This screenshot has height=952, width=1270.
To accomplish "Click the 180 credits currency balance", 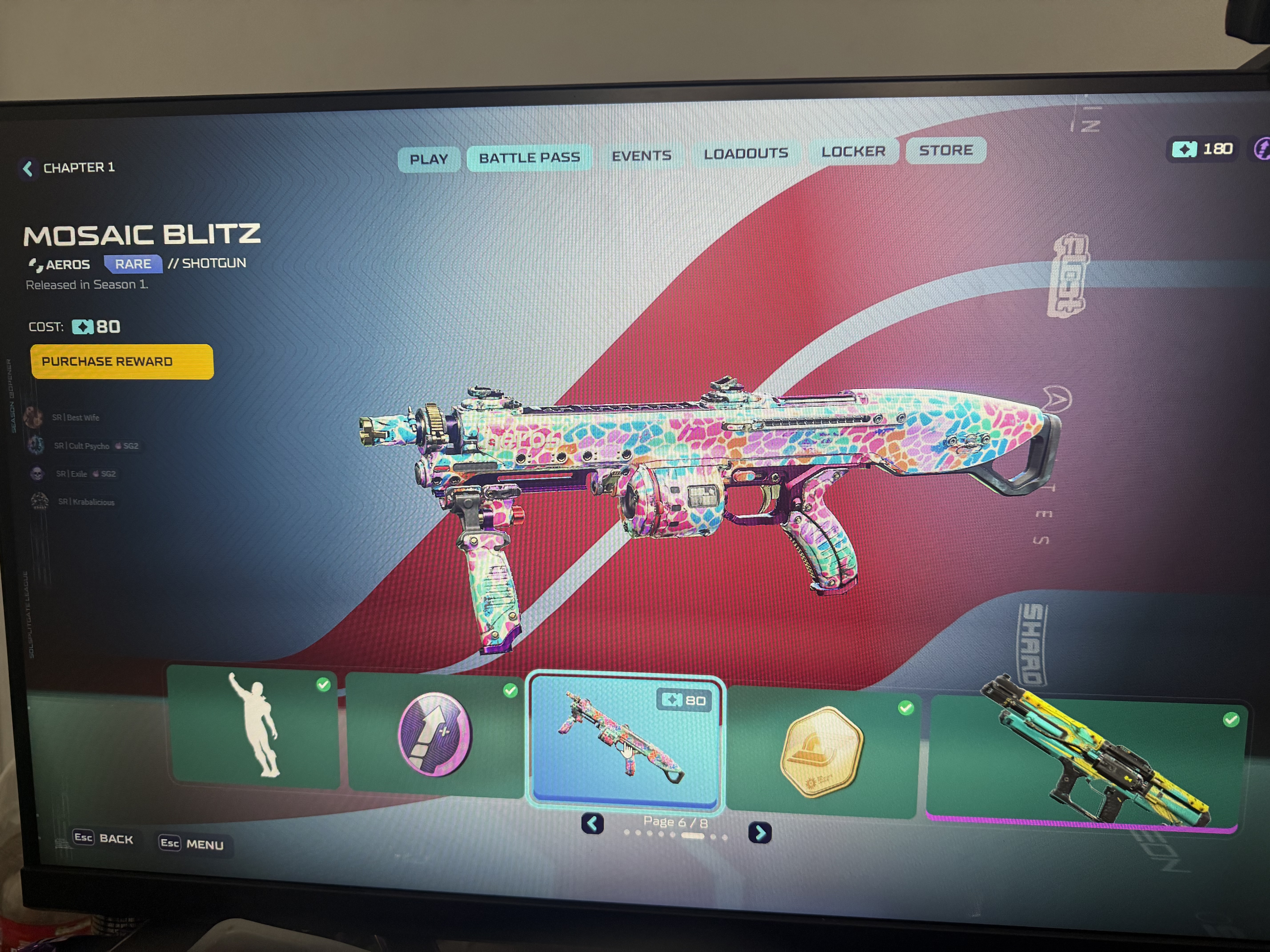I will (1203, 149).
